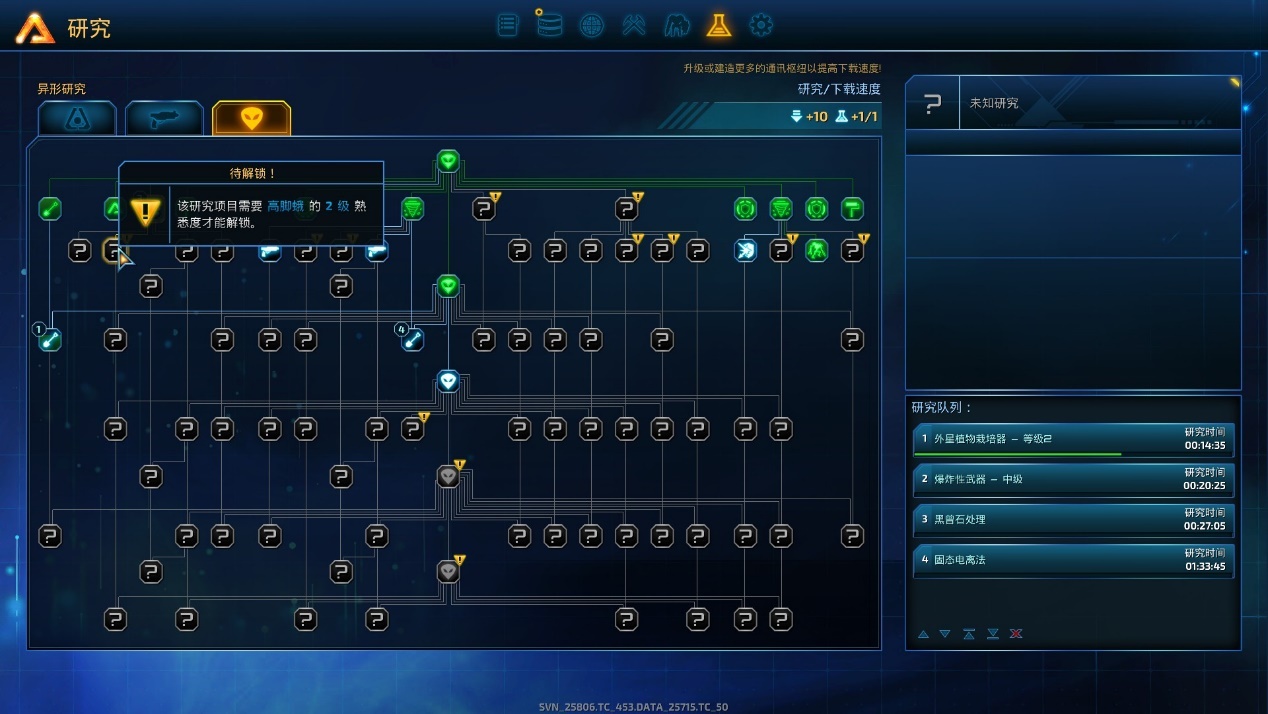Move selected research to bottom of queue

993,634
